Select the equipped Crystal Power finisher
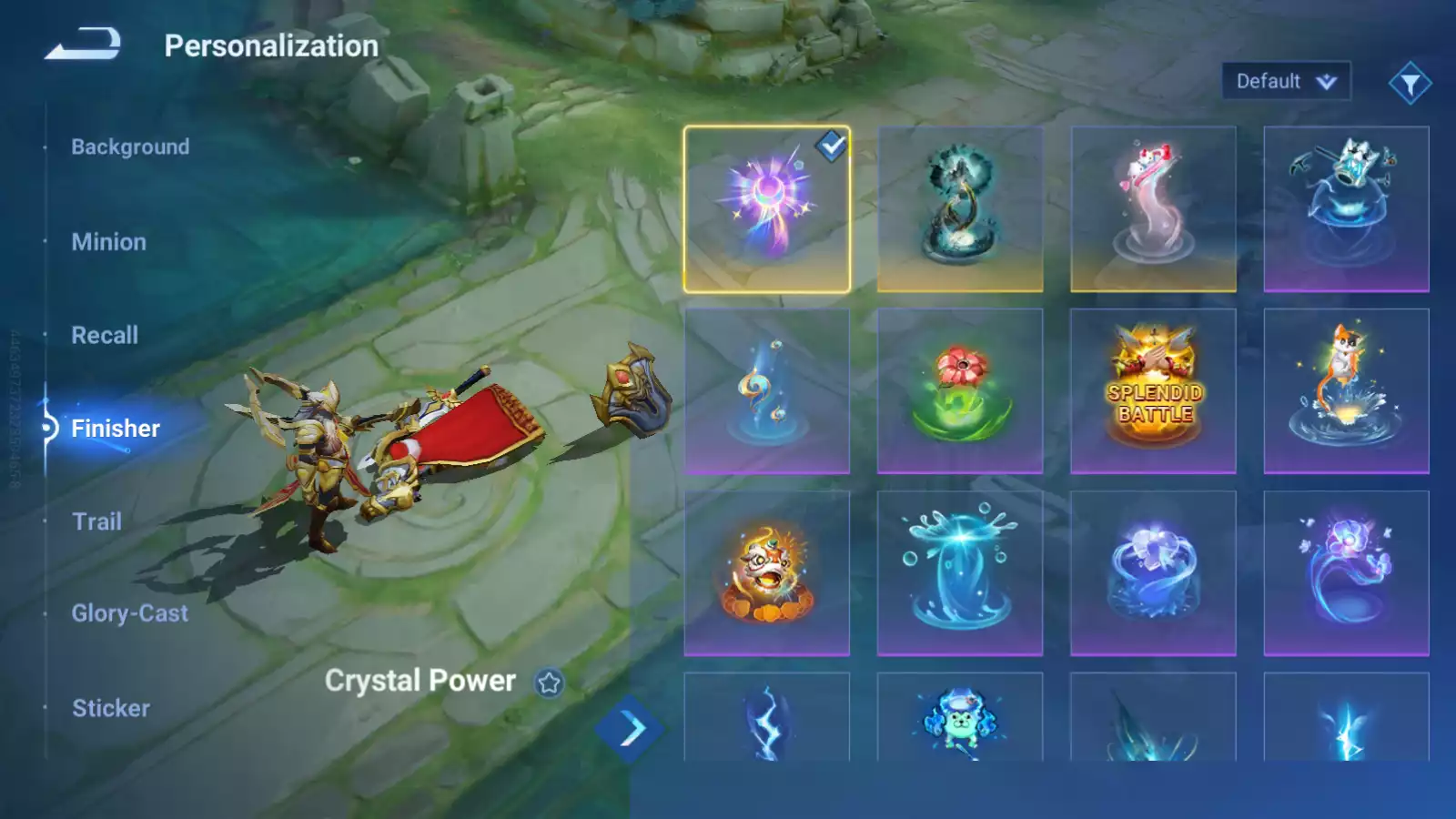This screenshot has height=819, width=1456. coord(766,209)
